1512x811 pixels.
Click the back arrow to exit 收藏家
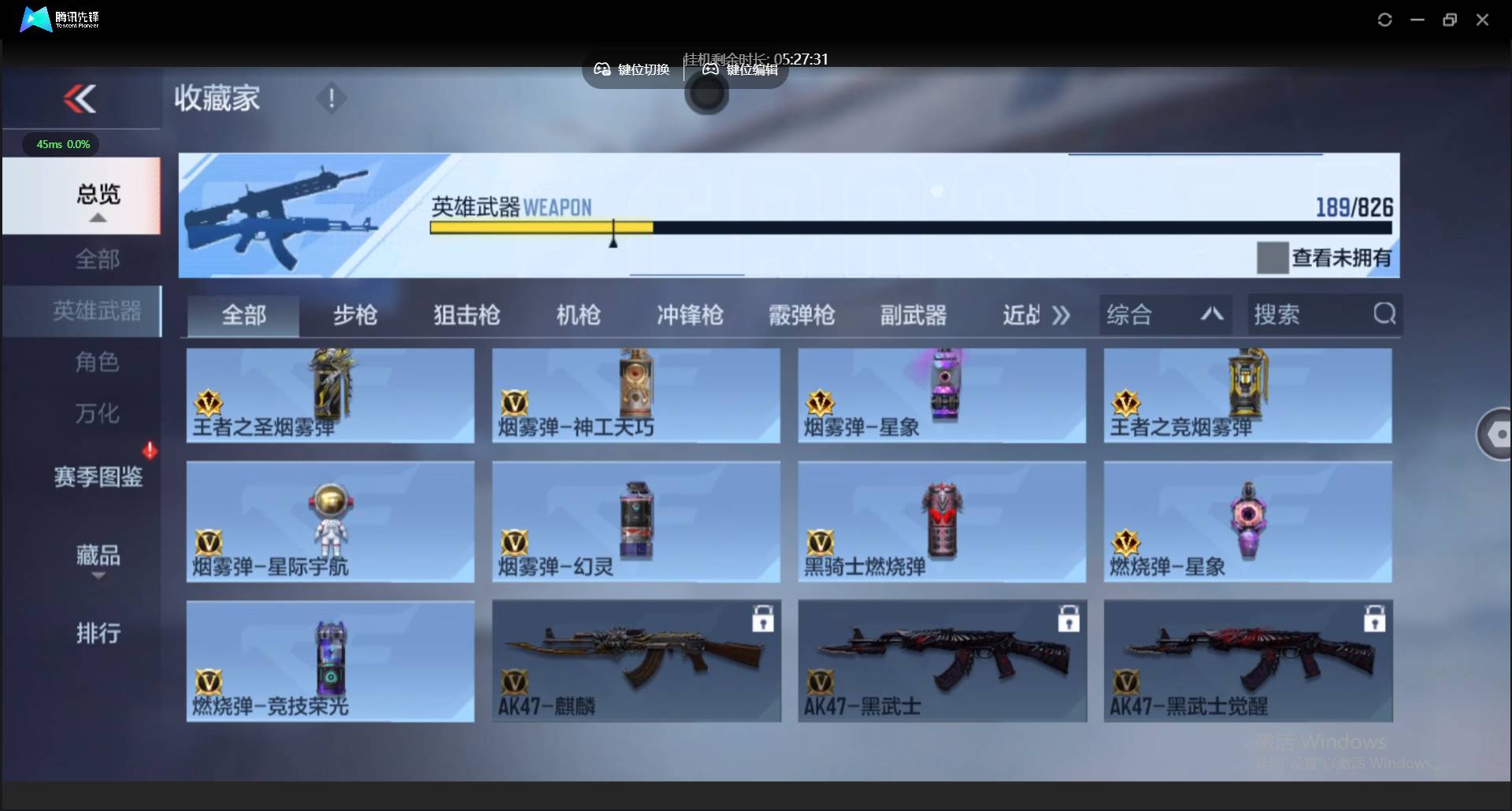click(81, 98)
